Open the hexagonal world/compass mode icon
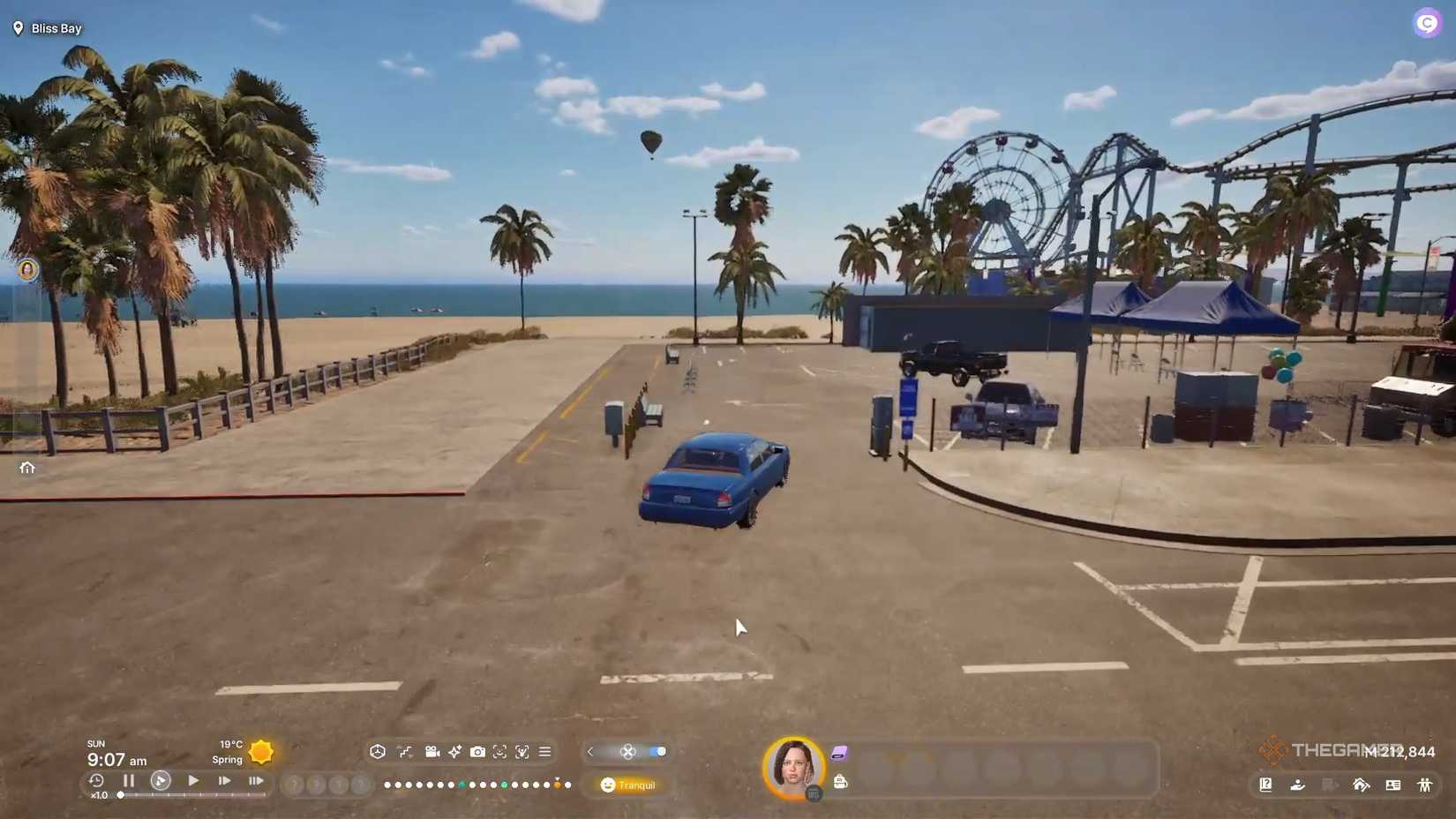Image resolution: width=1456 pixels, height=819 pixels. click(378, 752)
